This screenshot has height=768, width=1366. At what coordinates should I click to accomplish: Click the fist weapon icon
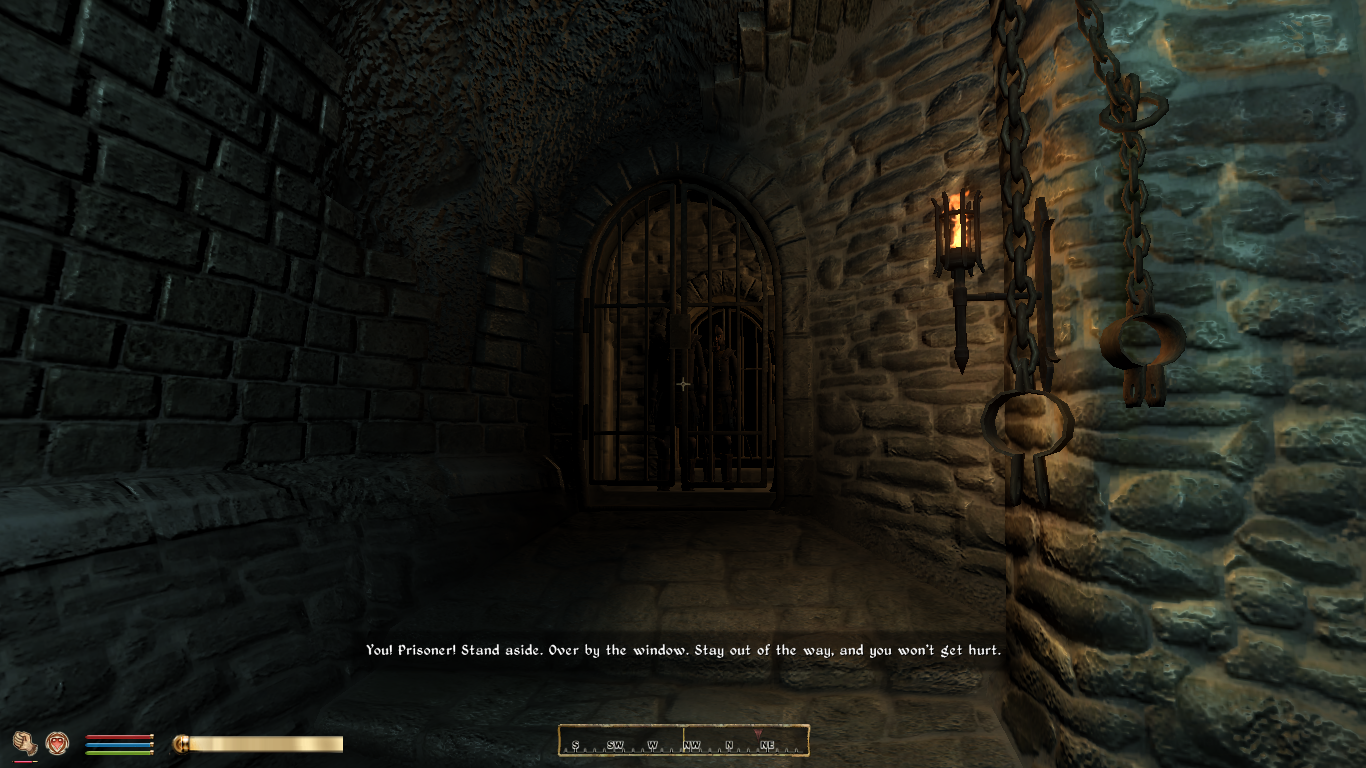pyautogui.click(x=24, y=742)
